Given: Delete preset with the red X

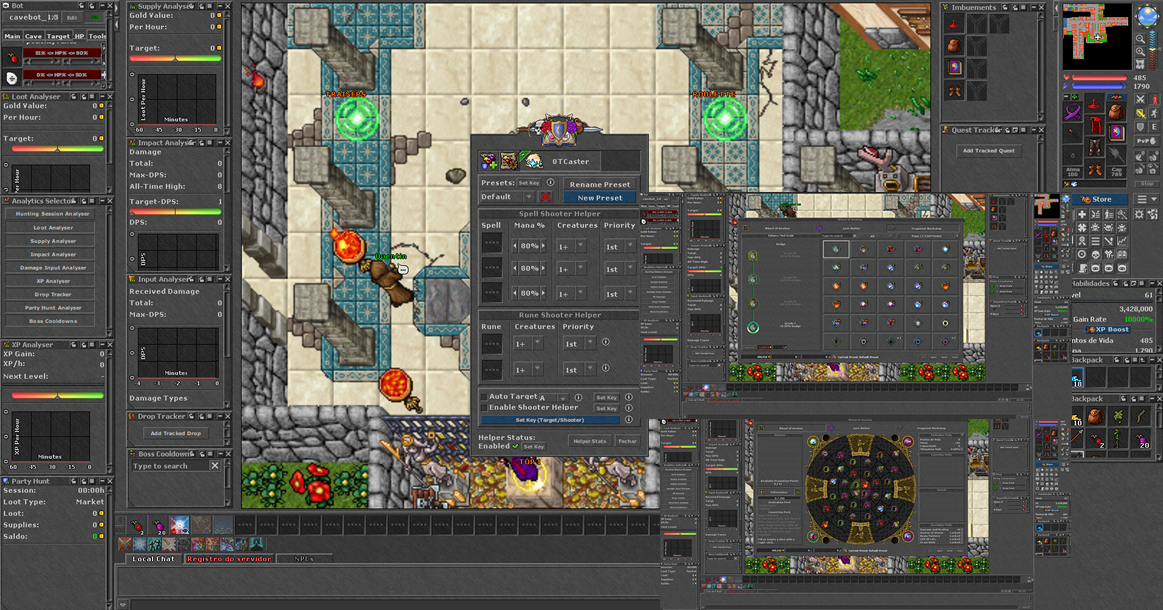Looking at the screenshot, I should point(546,197).
